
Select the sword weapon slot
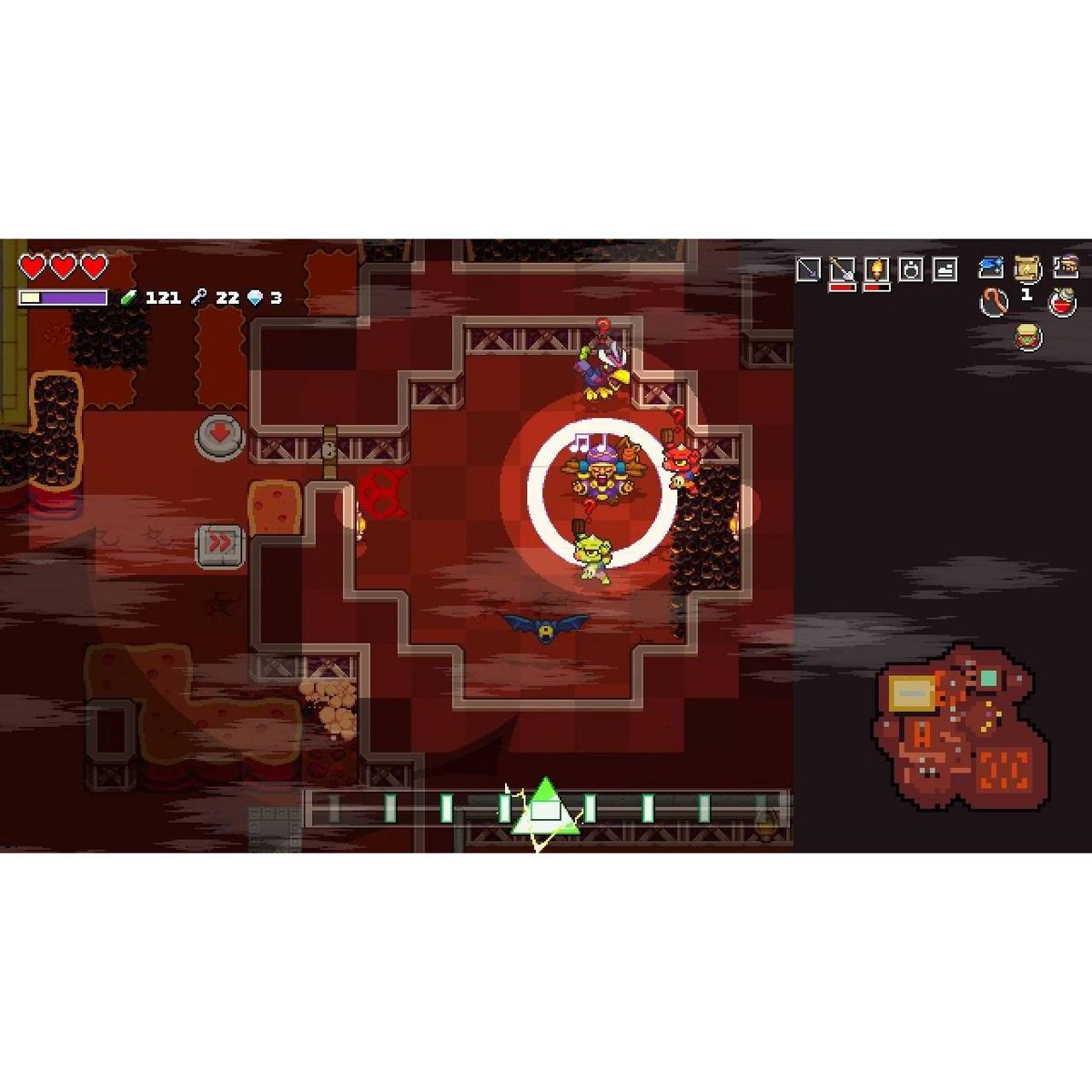click(807, 268)
